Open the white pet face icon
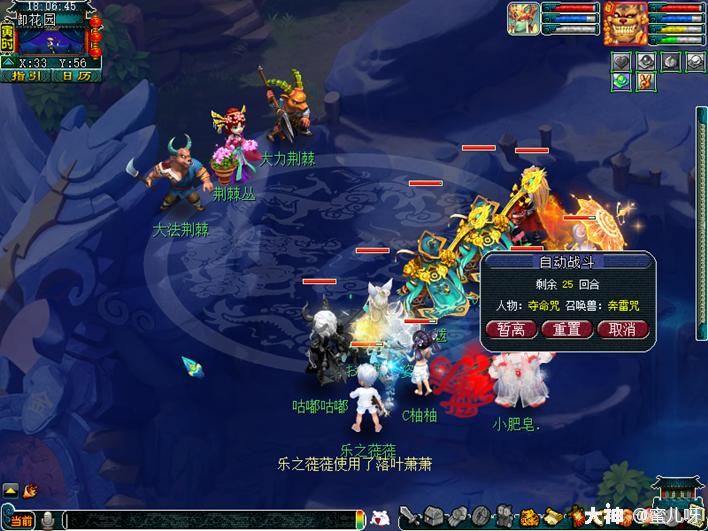The height and width of the screenshot is (531, 708). pyautogui.click(x=380, y=518)
